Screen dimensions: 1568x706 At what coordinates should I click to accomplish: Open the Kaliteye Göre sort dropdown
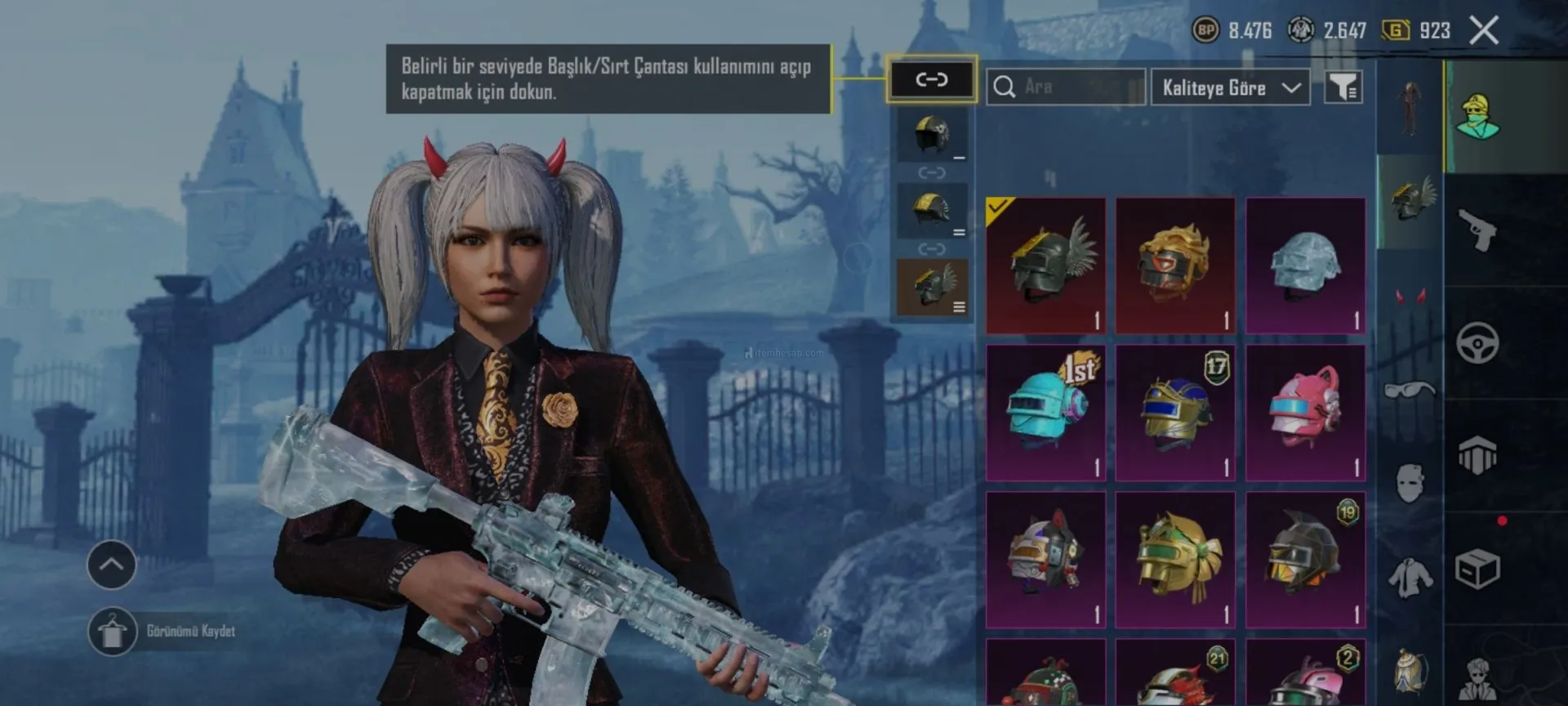coord(1230,87)
